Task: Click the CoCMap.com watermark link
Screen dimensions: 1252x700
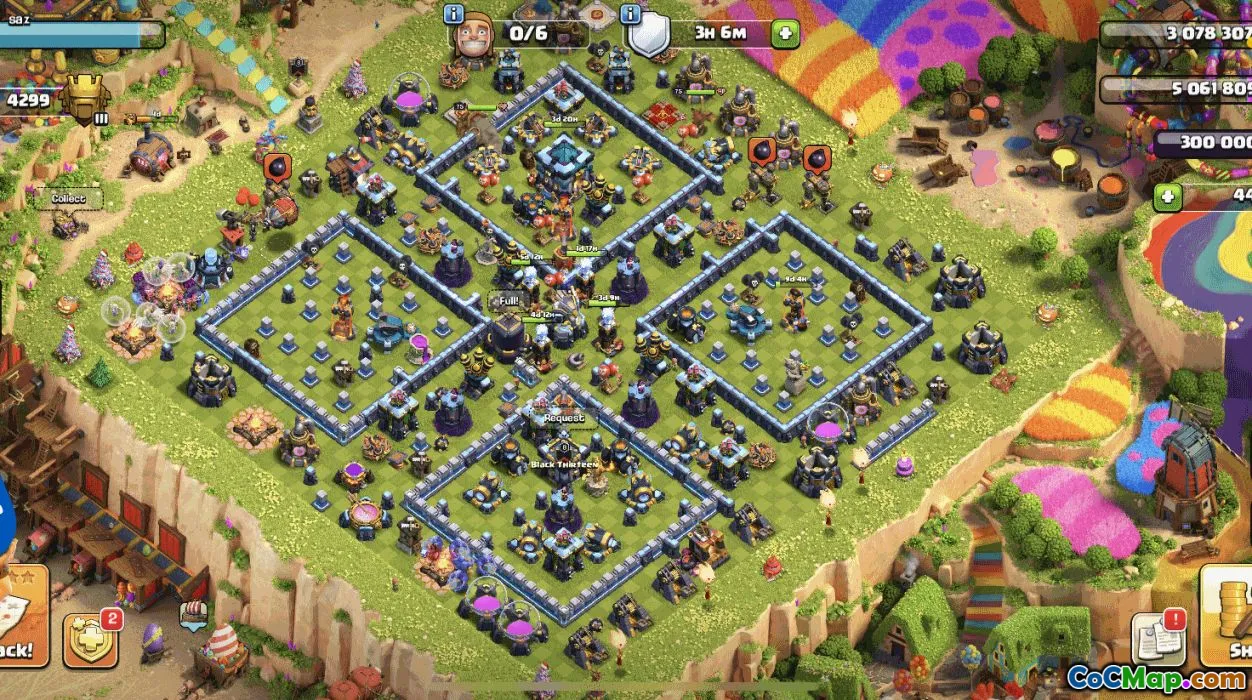Action: click(x=1156, y=677)
